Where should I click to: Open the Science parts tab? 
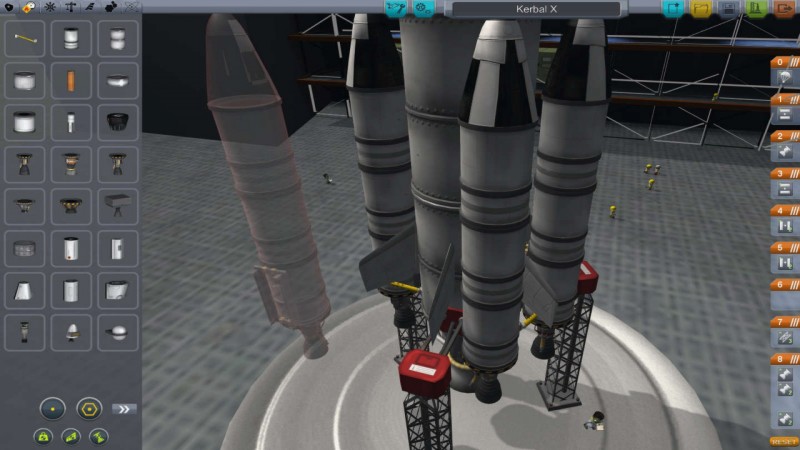click(x=131, y=7)
